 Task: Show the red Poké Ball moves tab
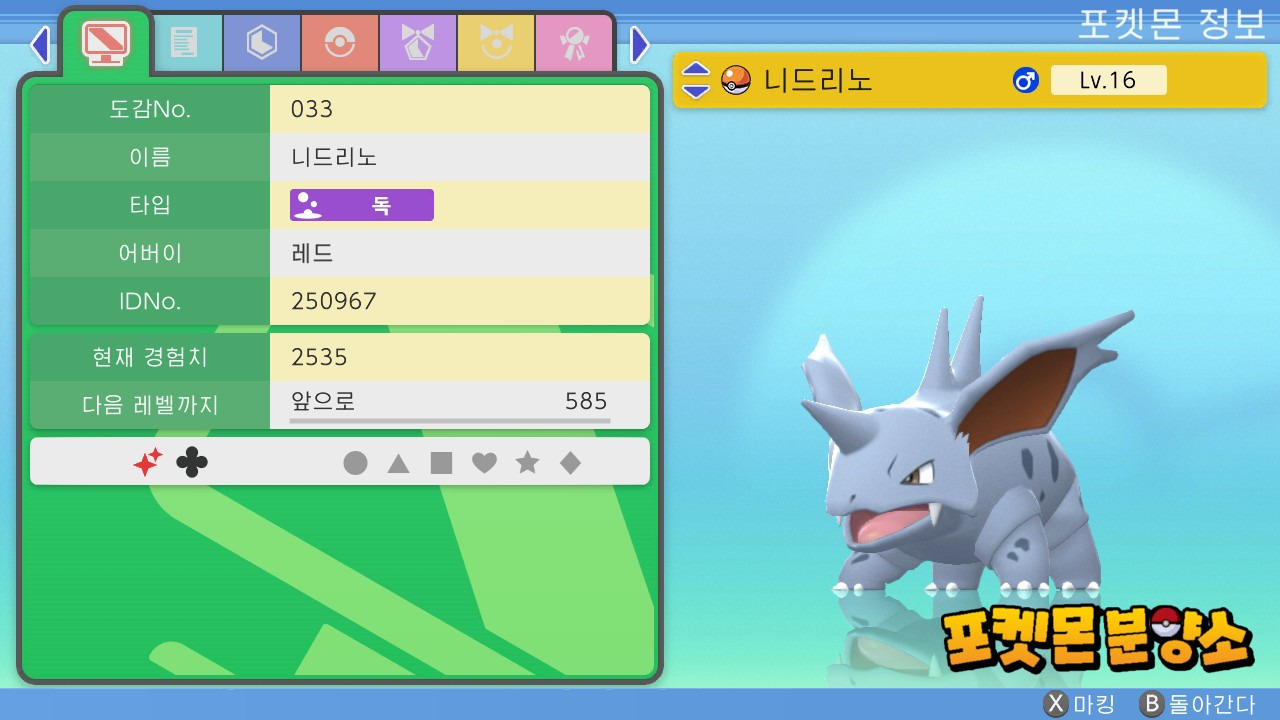340,42
